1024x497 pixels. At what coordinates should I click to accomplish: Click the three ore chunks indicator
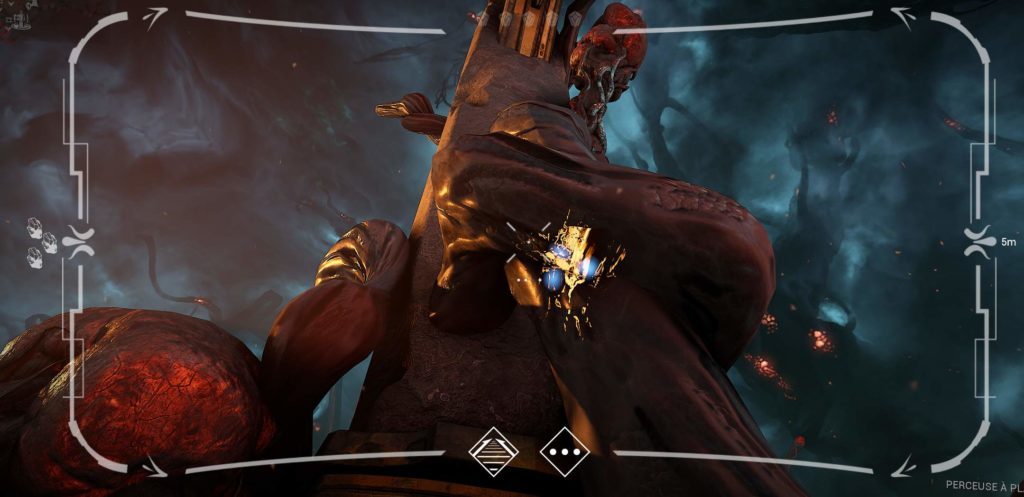pyautogui.click(x=41, y=236)
